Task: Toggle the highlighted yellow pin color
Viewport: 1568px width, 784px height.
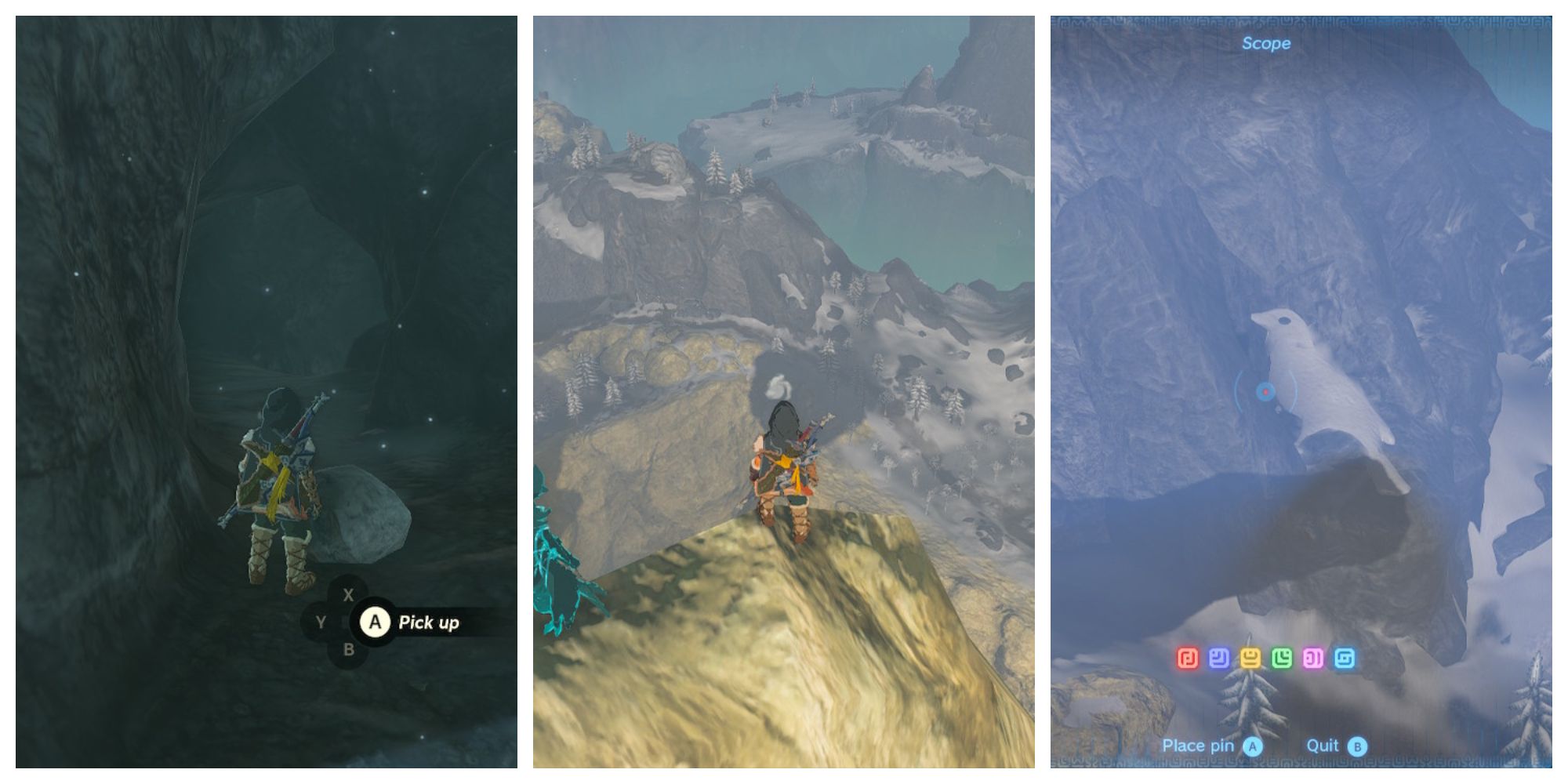Action: 1252,657
